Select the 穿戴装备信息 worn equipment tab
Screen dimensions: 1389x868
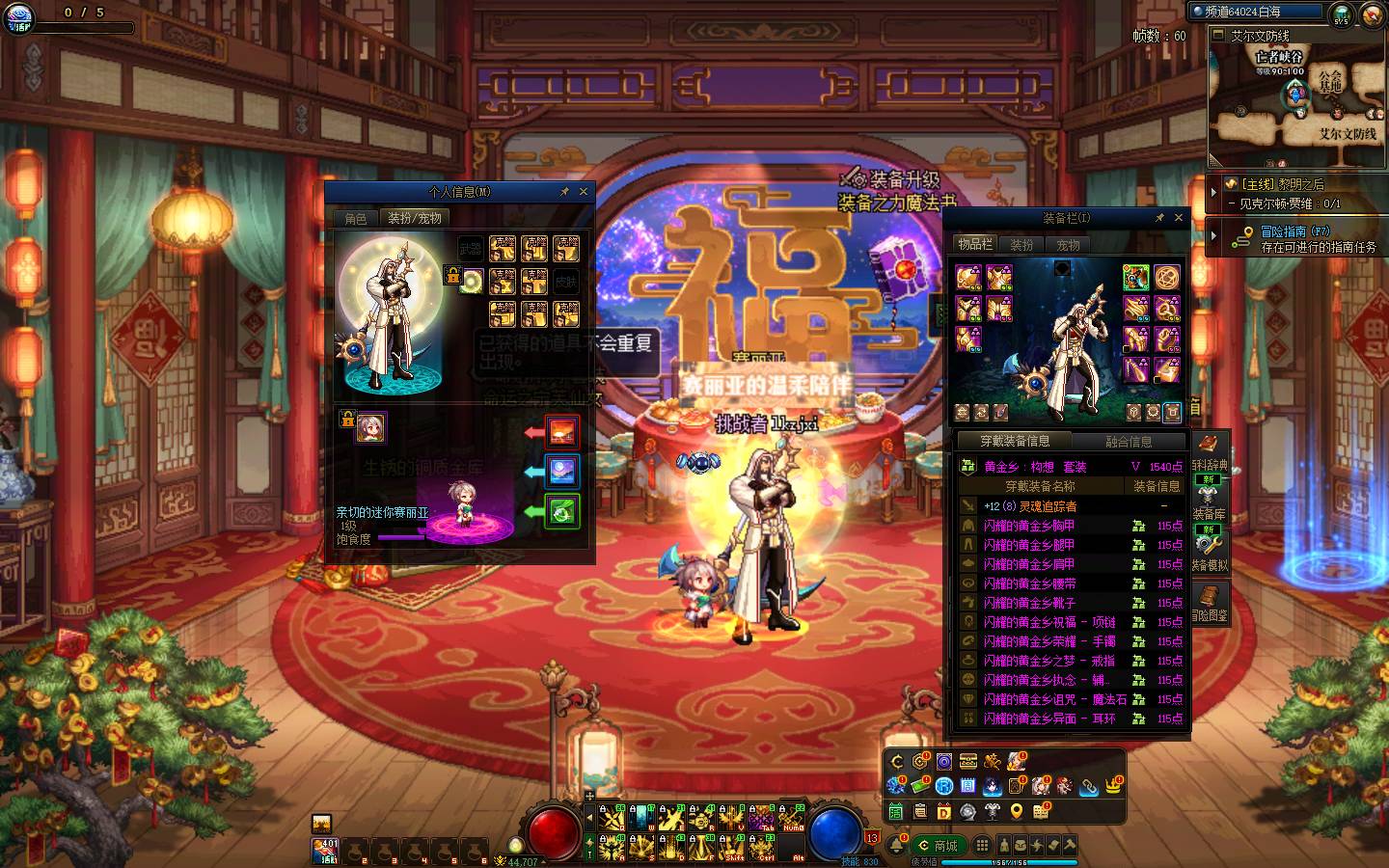click(x=1015, y=442)
